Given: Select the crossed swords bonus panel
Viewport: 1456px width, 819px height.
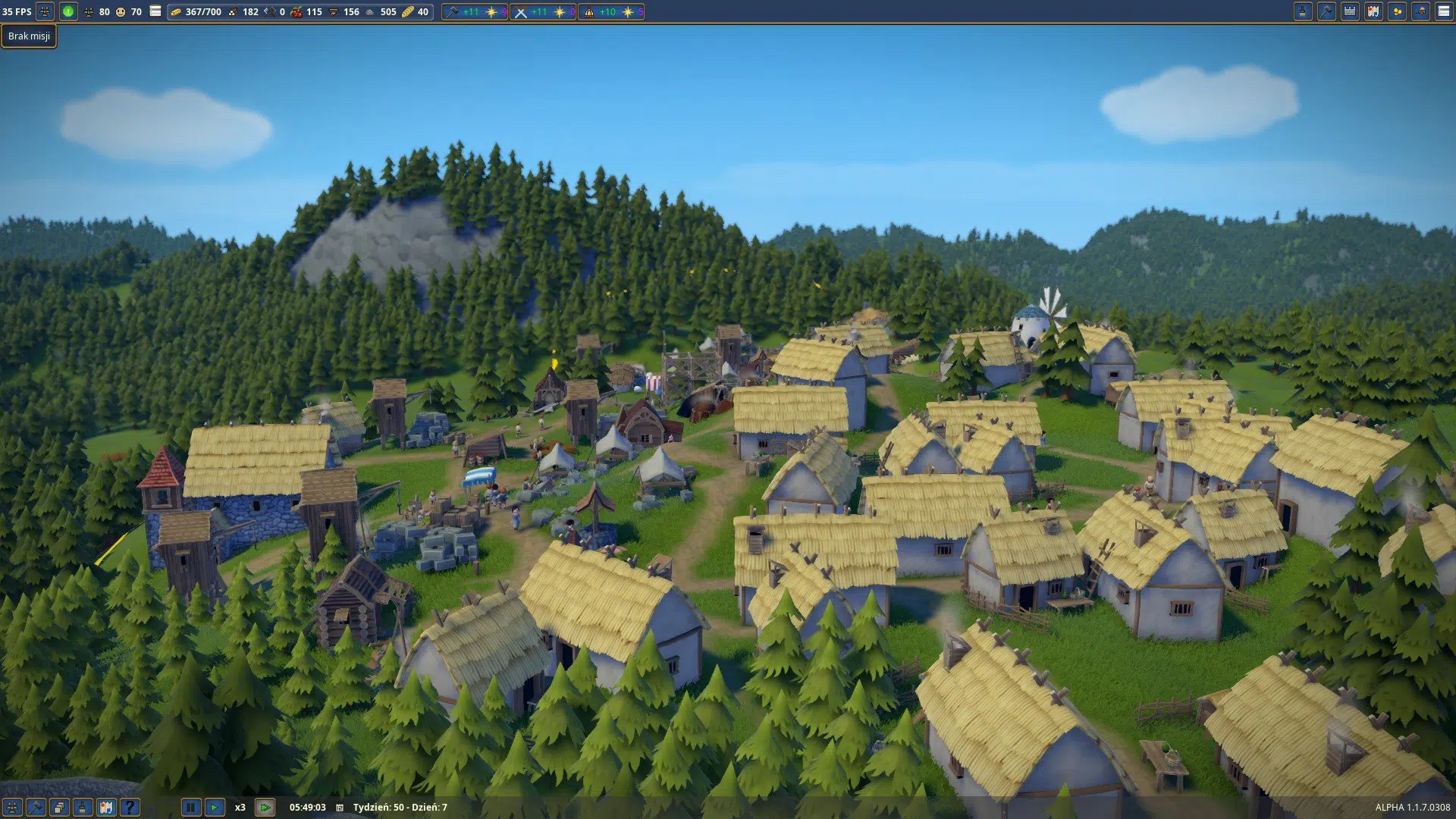Looking at the screenshot, I should (x=542, y=12).
